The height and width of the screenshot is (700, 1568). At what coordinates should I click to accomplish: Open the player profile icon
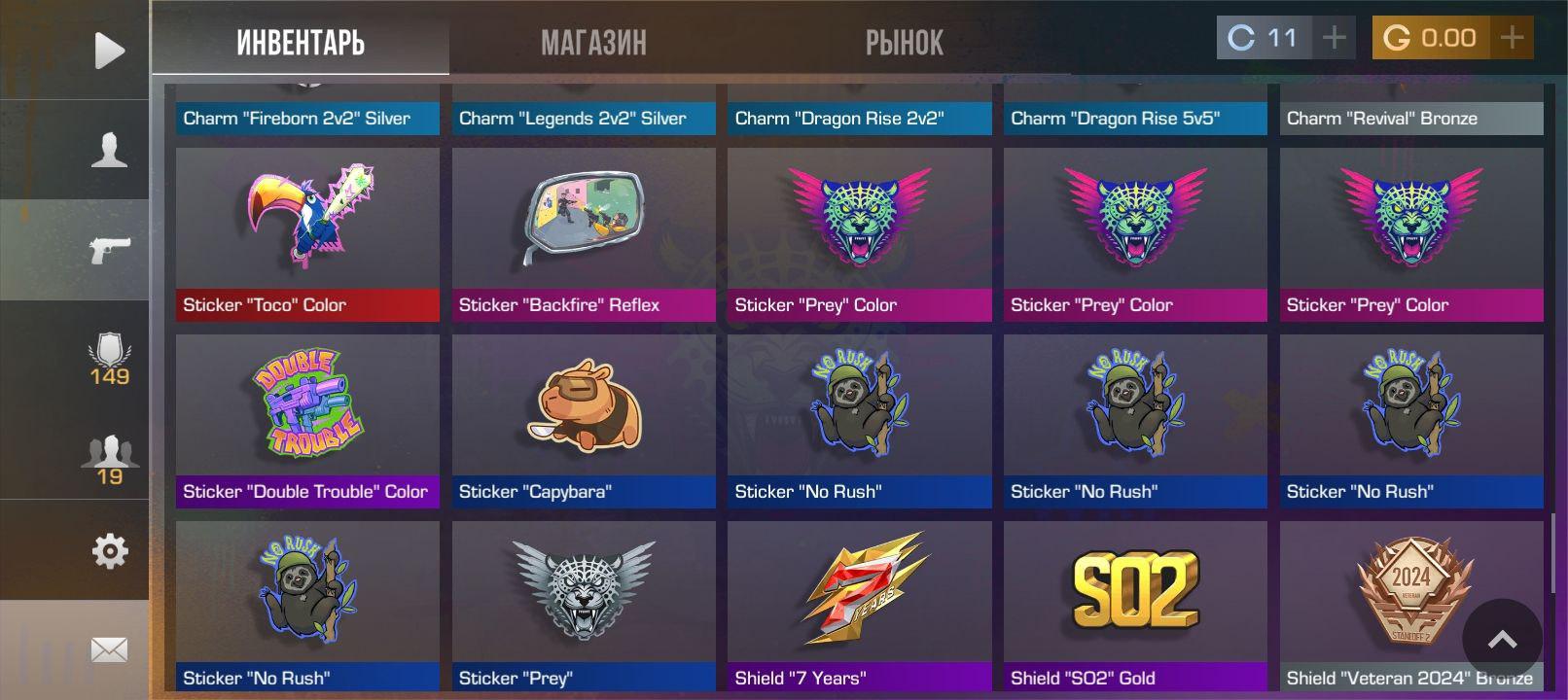(109, 151)
